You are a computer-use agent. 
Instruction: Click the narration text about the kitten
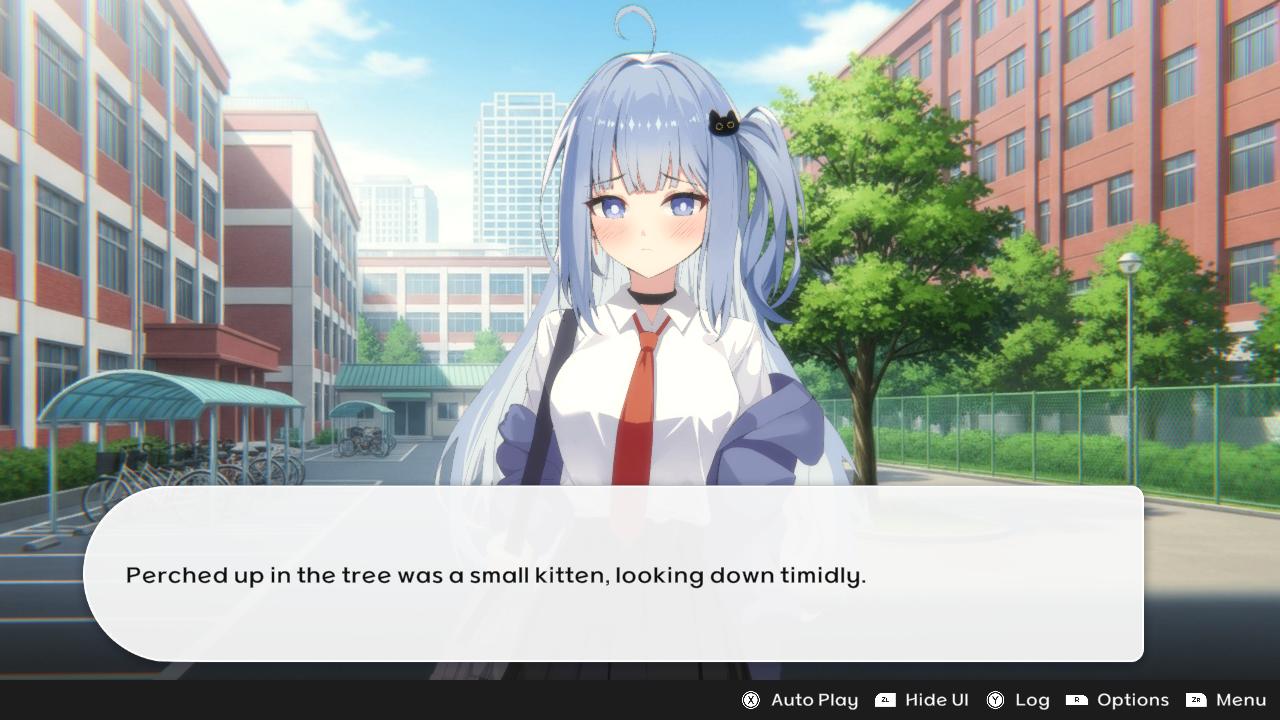pos(495,575)
